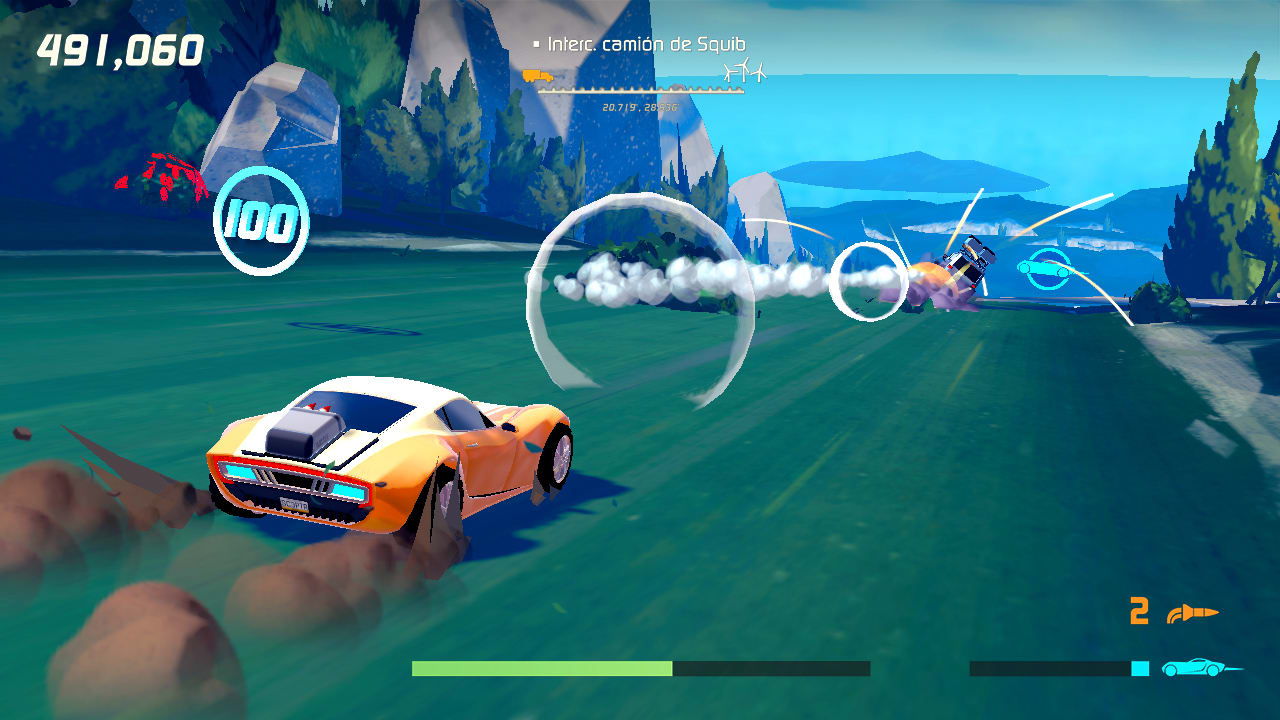The image size is (1280, 720).
Task: Click the windmill icons beside the objective text
Action: 745,71
